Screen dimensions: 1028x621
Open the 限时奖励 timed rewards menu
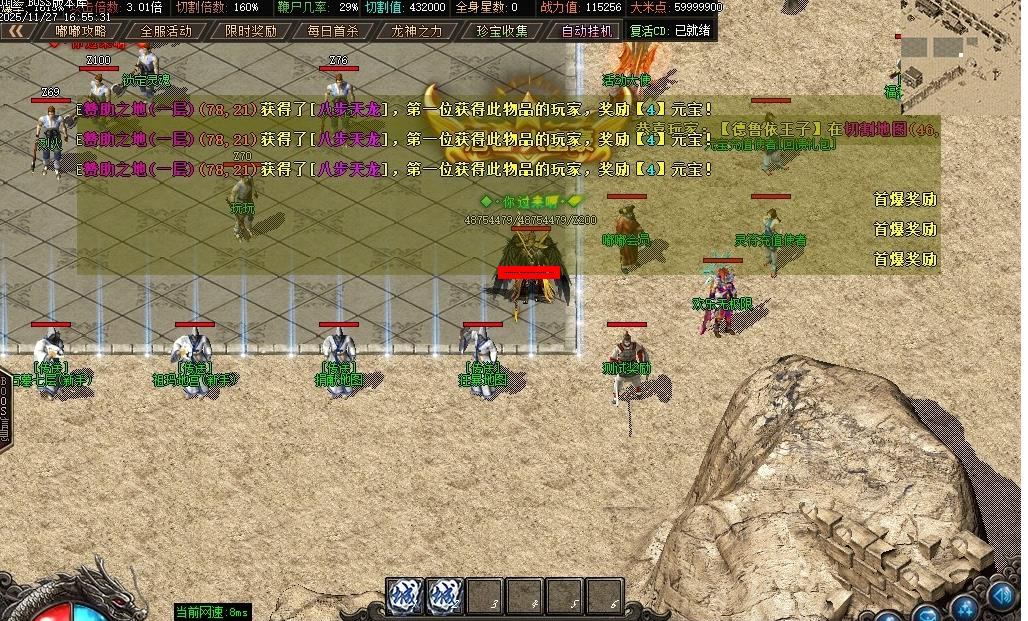pos(251,31)
